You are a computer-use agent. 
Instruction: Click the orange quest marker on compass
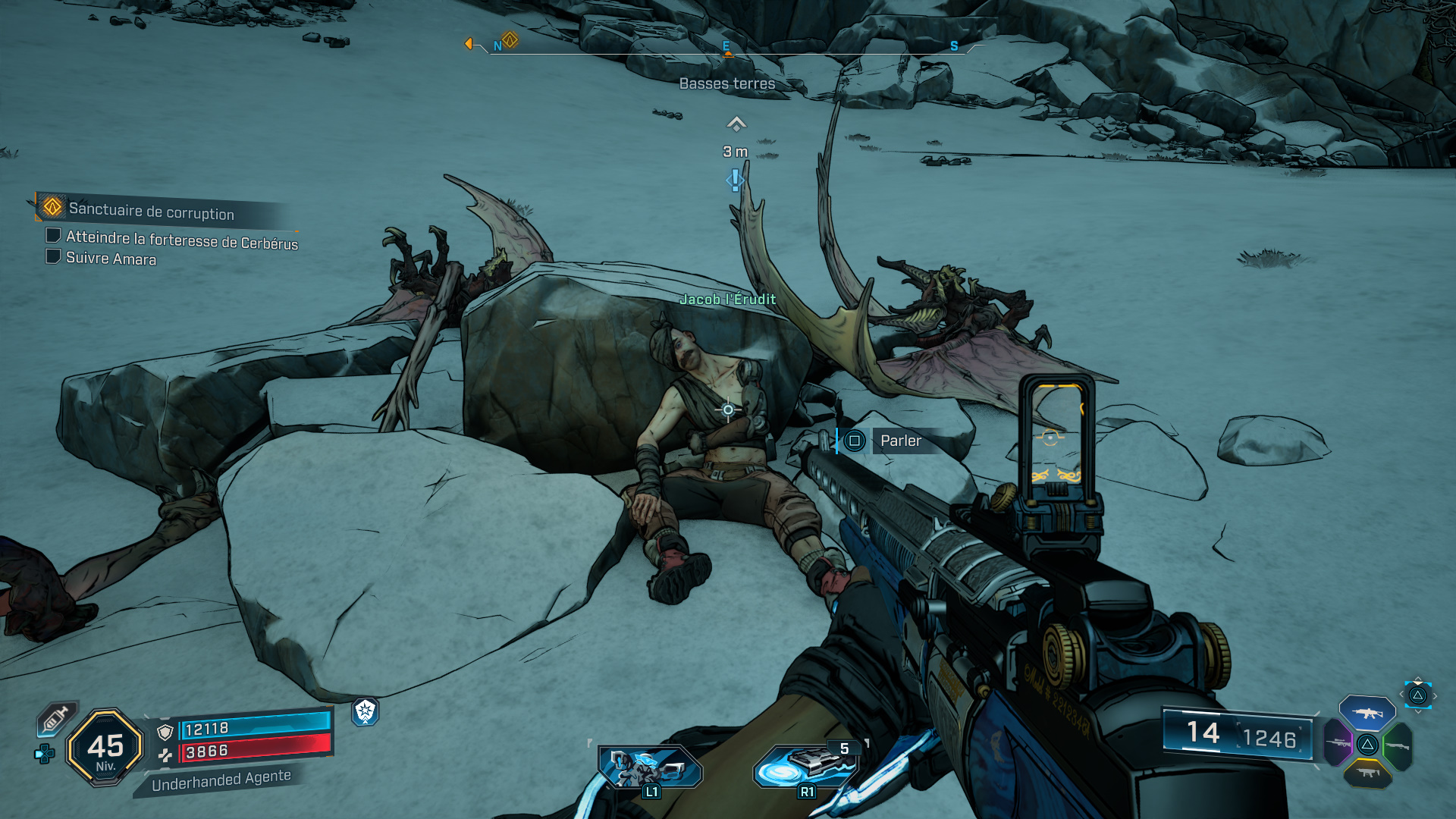[510, 40]
